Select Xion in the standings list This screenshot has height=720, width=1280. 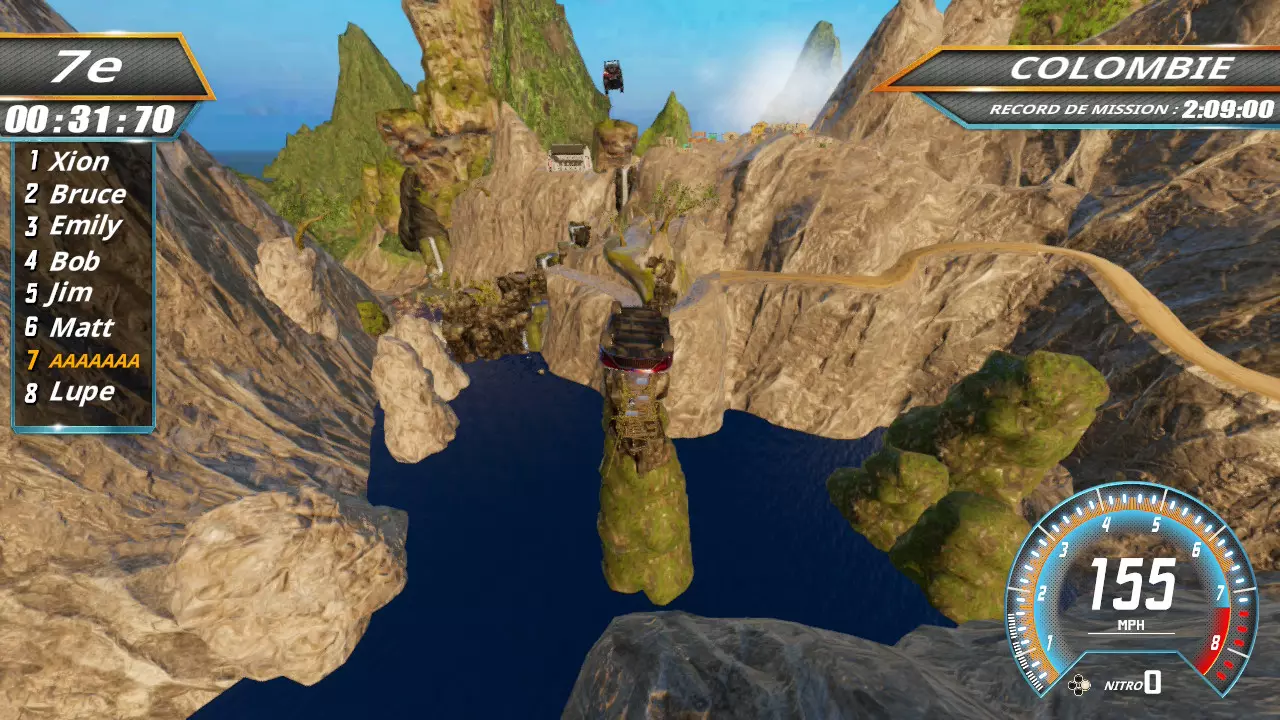78,160
